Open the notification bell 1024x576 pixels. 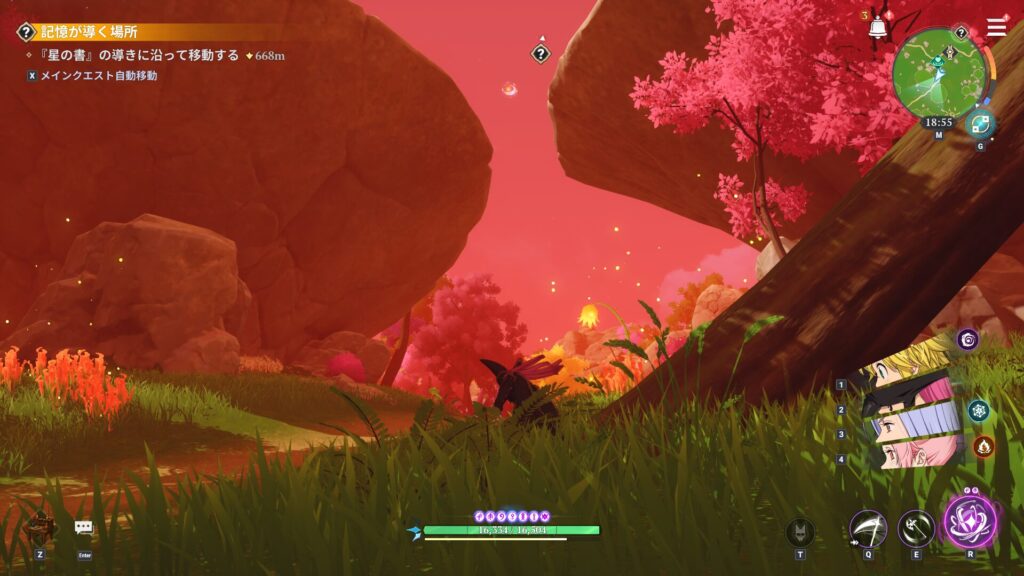pyautogui.click(x=878, y=28)
